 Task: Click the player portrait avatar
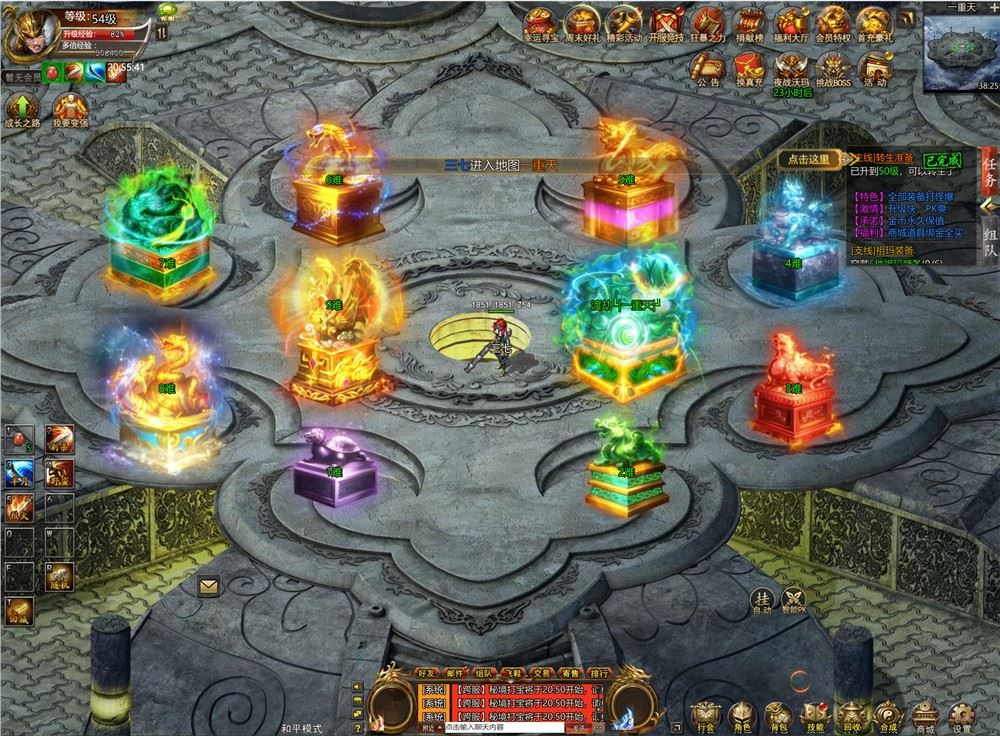30,32
